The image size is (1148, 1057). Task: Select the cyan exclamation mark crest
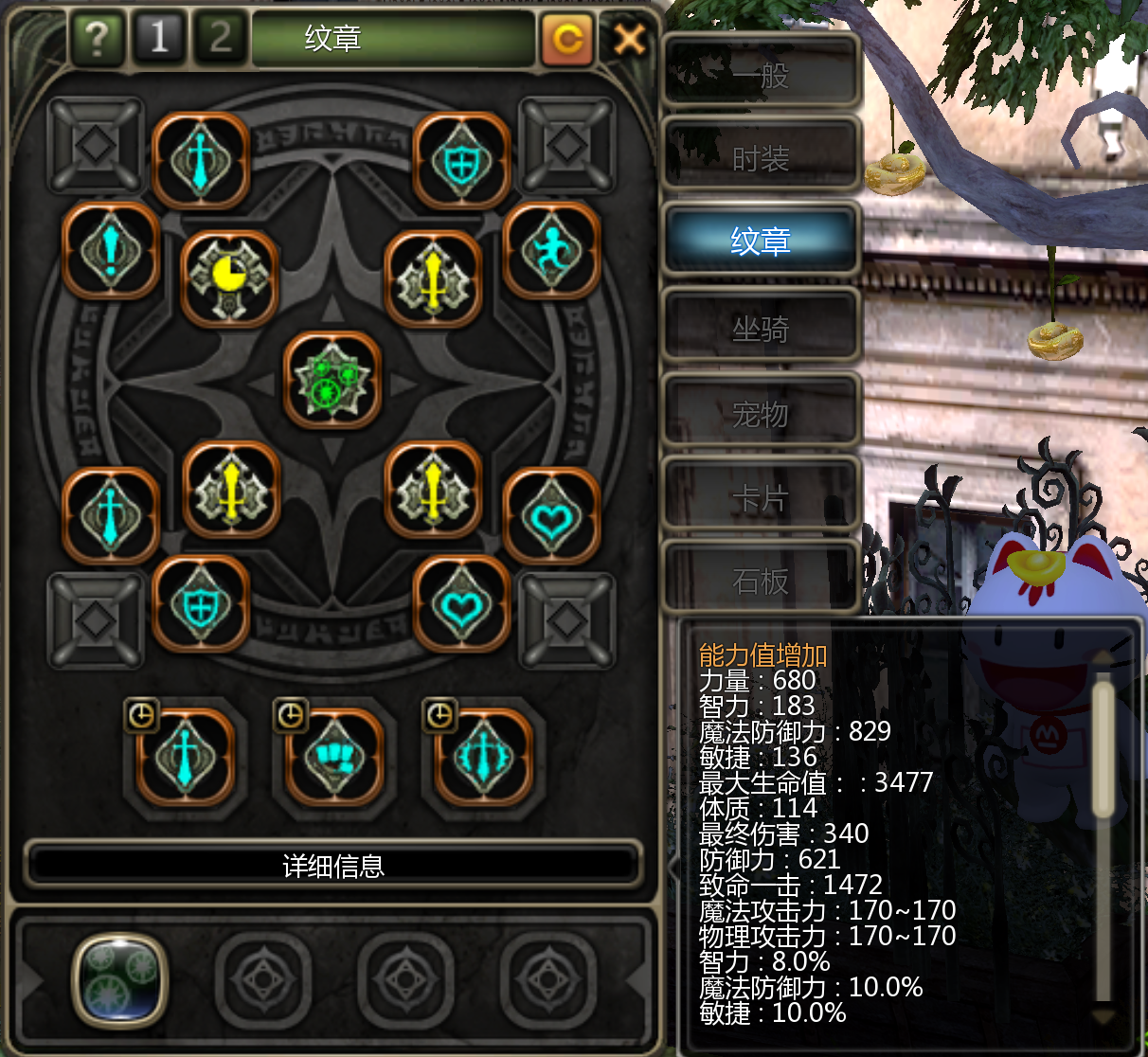click(x=111, y=251)
